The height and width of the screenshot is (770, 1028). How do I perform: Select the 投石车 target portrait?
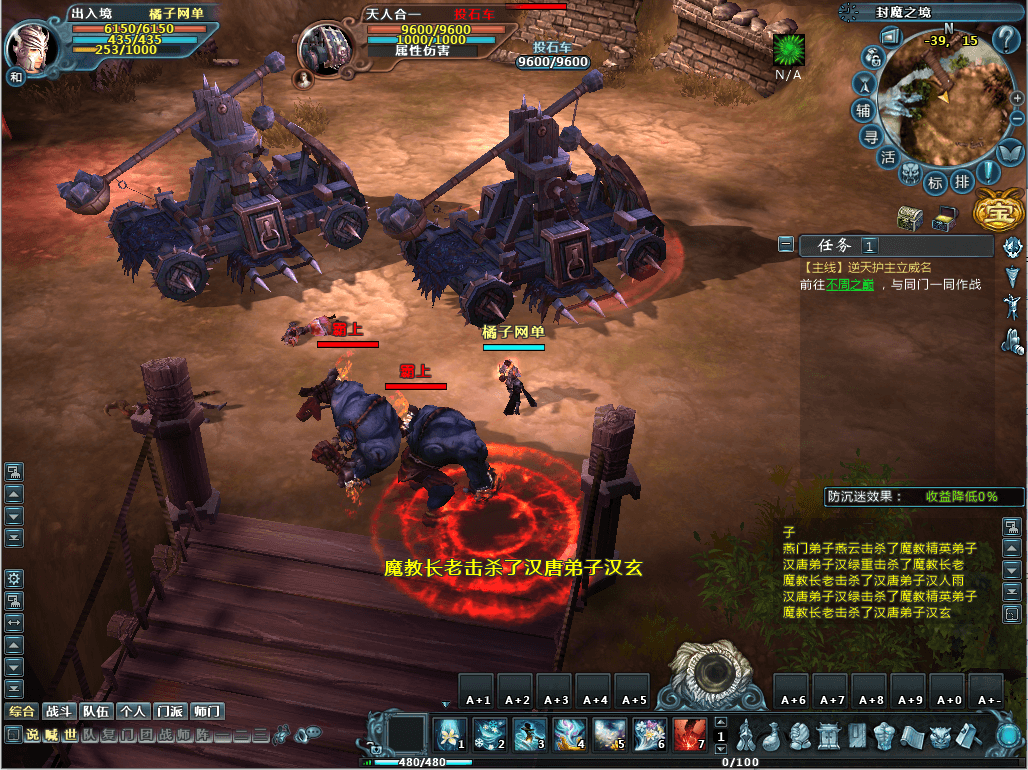[x=325, y=48]
